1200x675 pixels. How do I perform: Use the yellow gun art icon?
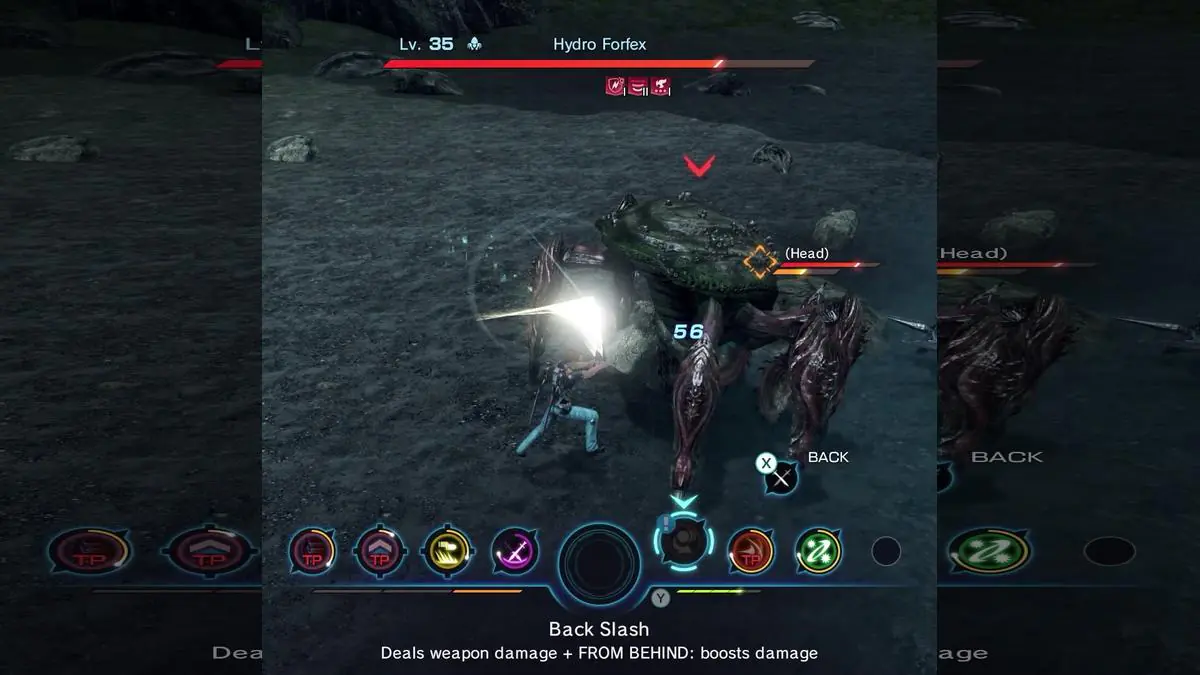[447, 551]
